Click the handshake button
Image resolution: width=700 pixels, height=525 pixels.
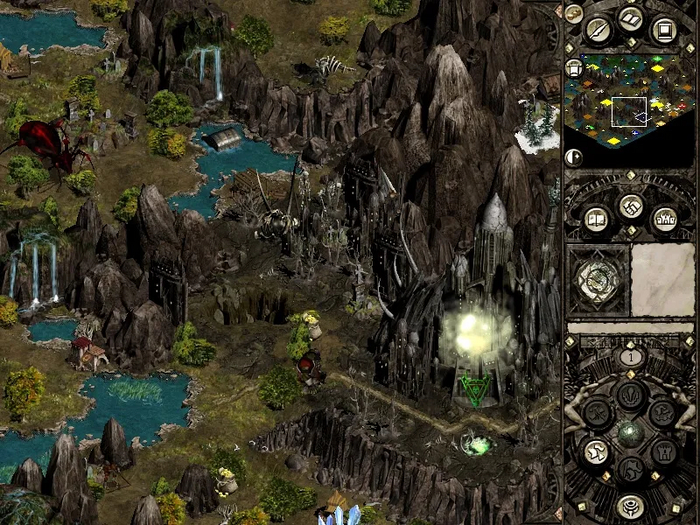point(630,207)
